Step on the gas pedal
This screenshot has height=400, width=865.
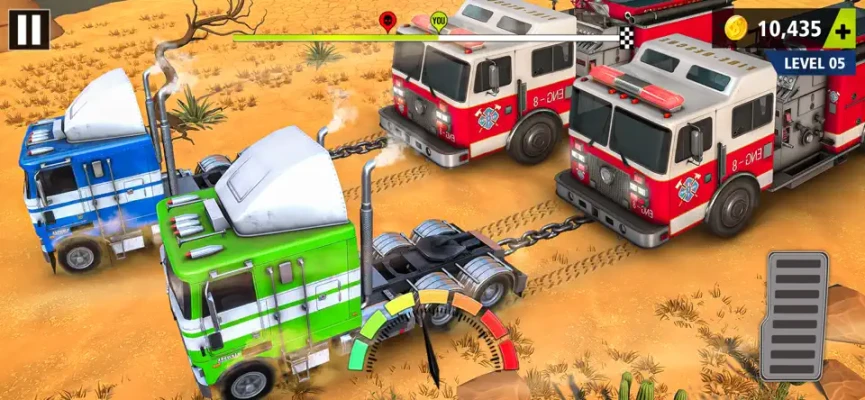tap(795, 315)
